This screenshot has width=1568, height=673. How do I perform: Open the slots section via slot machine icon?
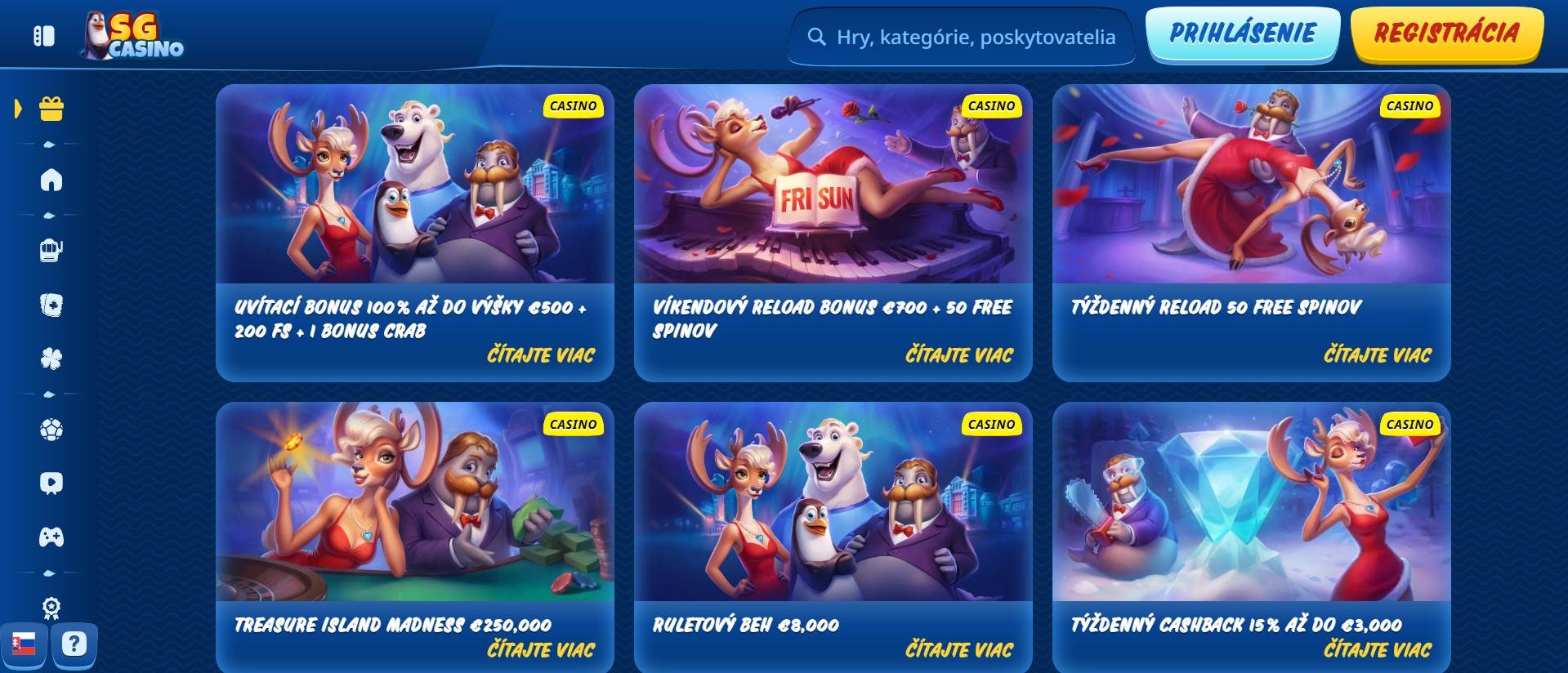[51, 251]
